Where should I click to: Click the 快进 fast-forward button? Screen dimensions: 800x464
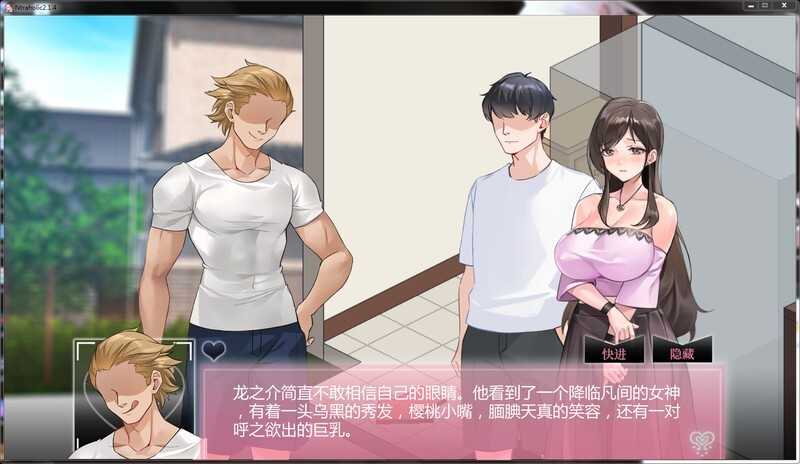pos(614,353)
